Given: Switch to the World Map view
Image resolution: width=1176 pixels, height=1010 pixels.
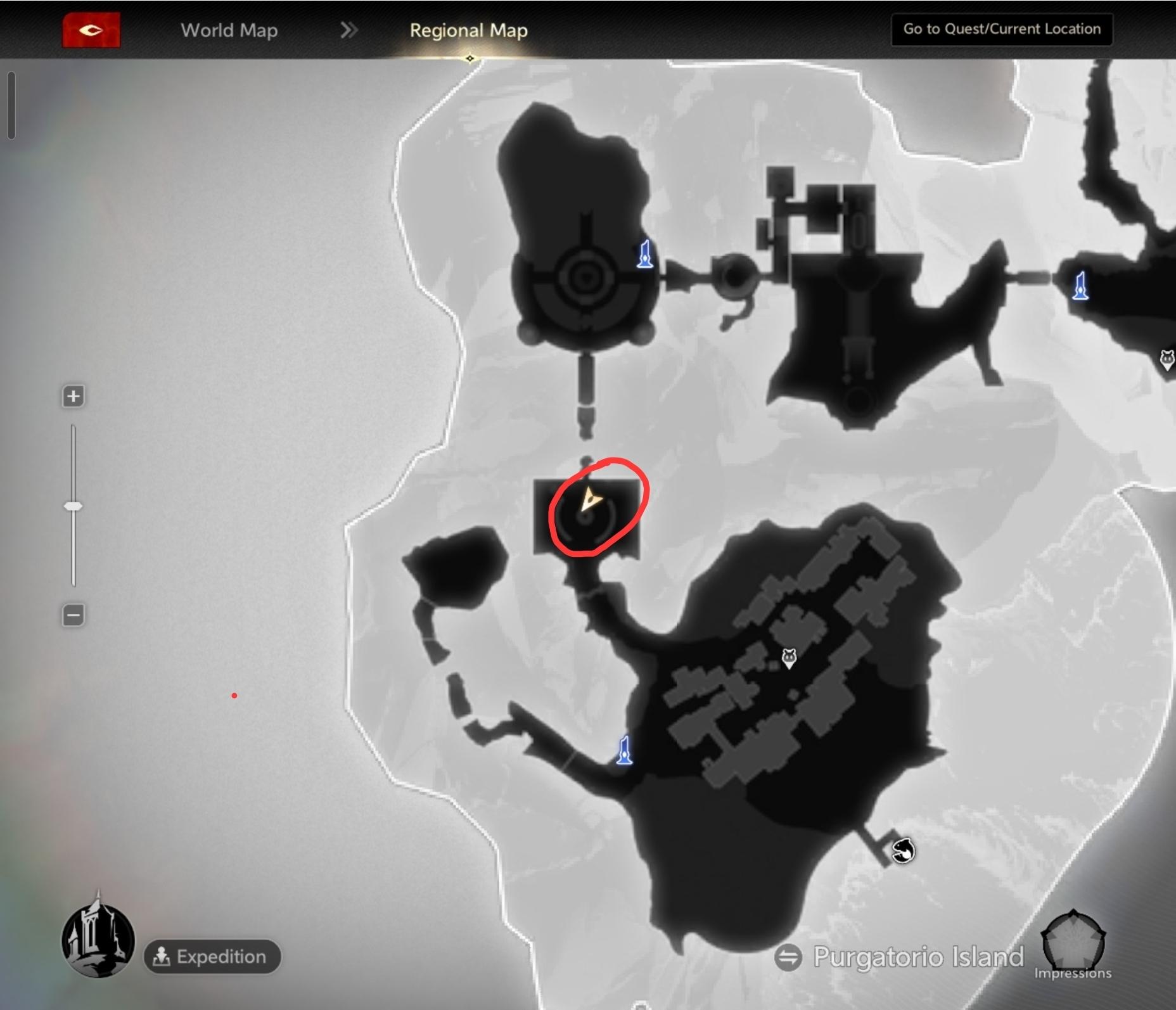Looking at the screenshot, I should coord(229,30).
